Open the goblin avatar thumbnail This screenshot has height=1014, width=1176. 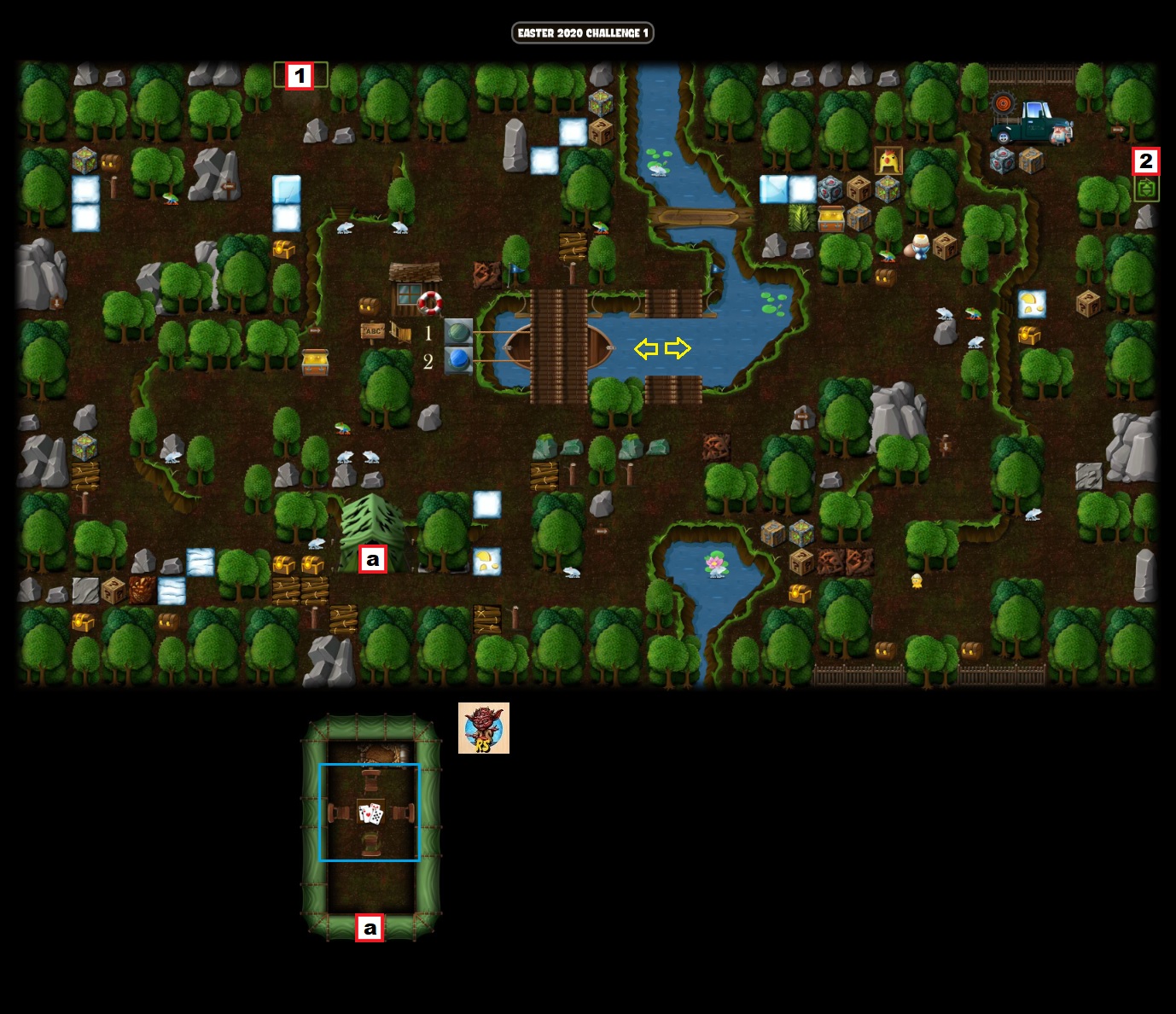pyautogui.click(x=484, y=728)
